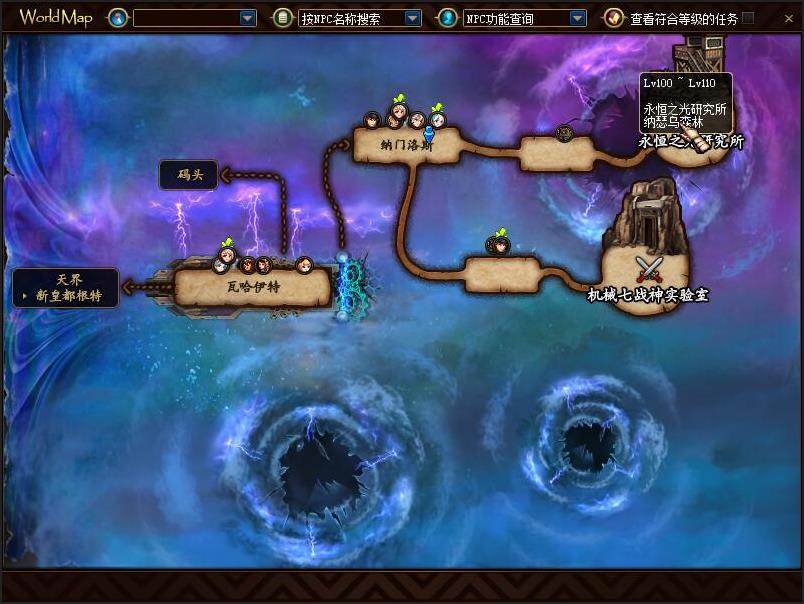Viewport: 804px width, 604px height.
Task: Select the 码头 map label
Action: coord(189,175)
